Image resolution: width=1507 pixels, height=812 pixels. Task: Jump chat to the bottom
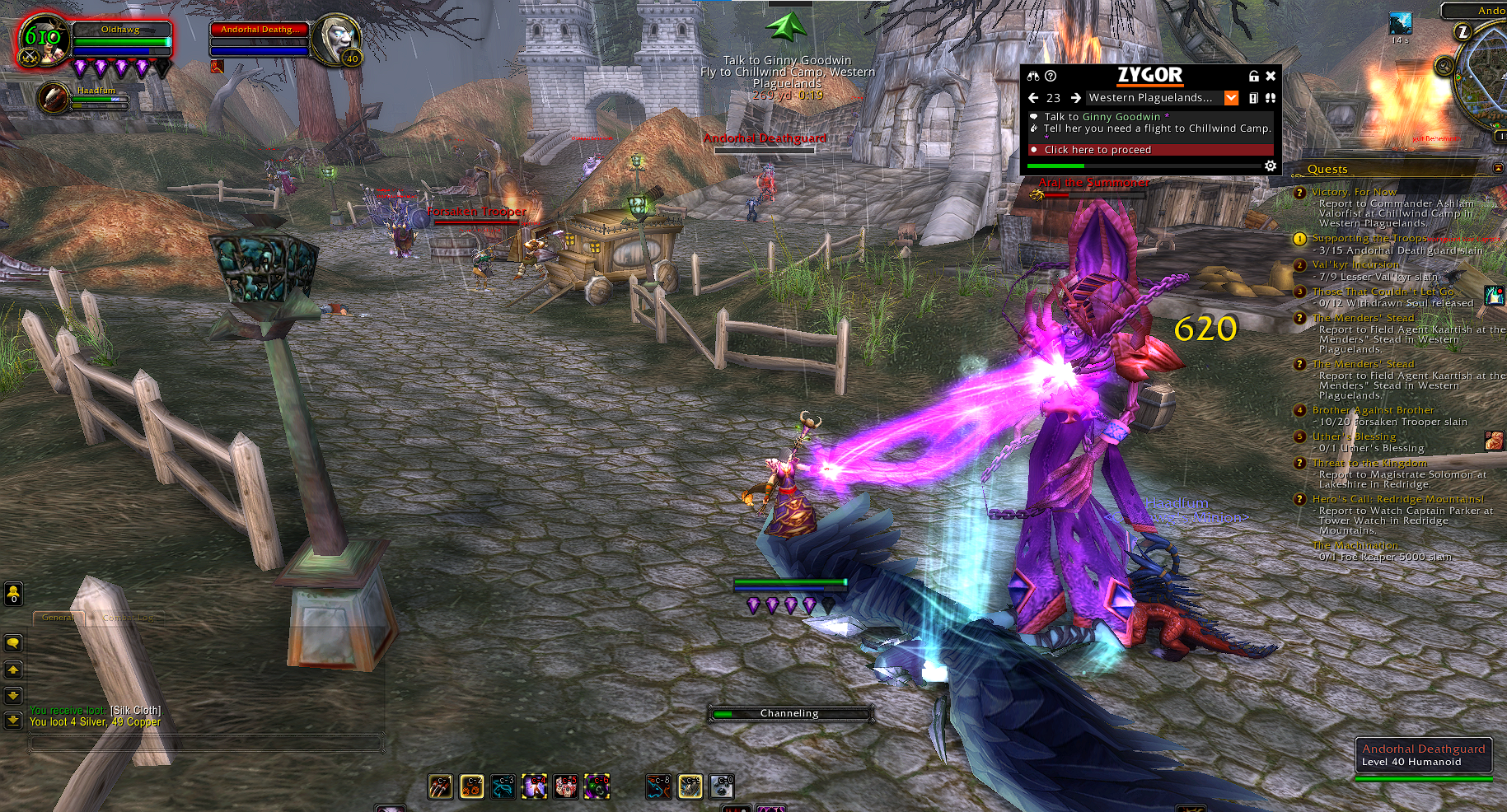(x=13, y=721)
